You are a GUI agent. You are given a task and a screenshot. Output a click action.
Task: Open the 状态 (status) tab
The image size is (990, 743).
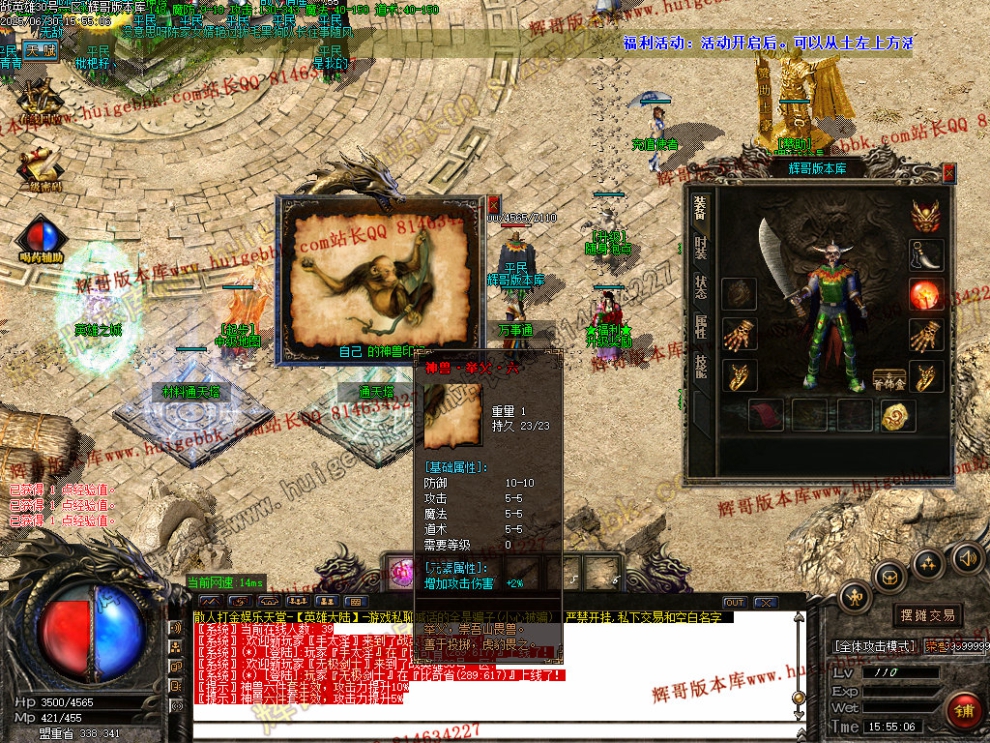click(701, 286)
